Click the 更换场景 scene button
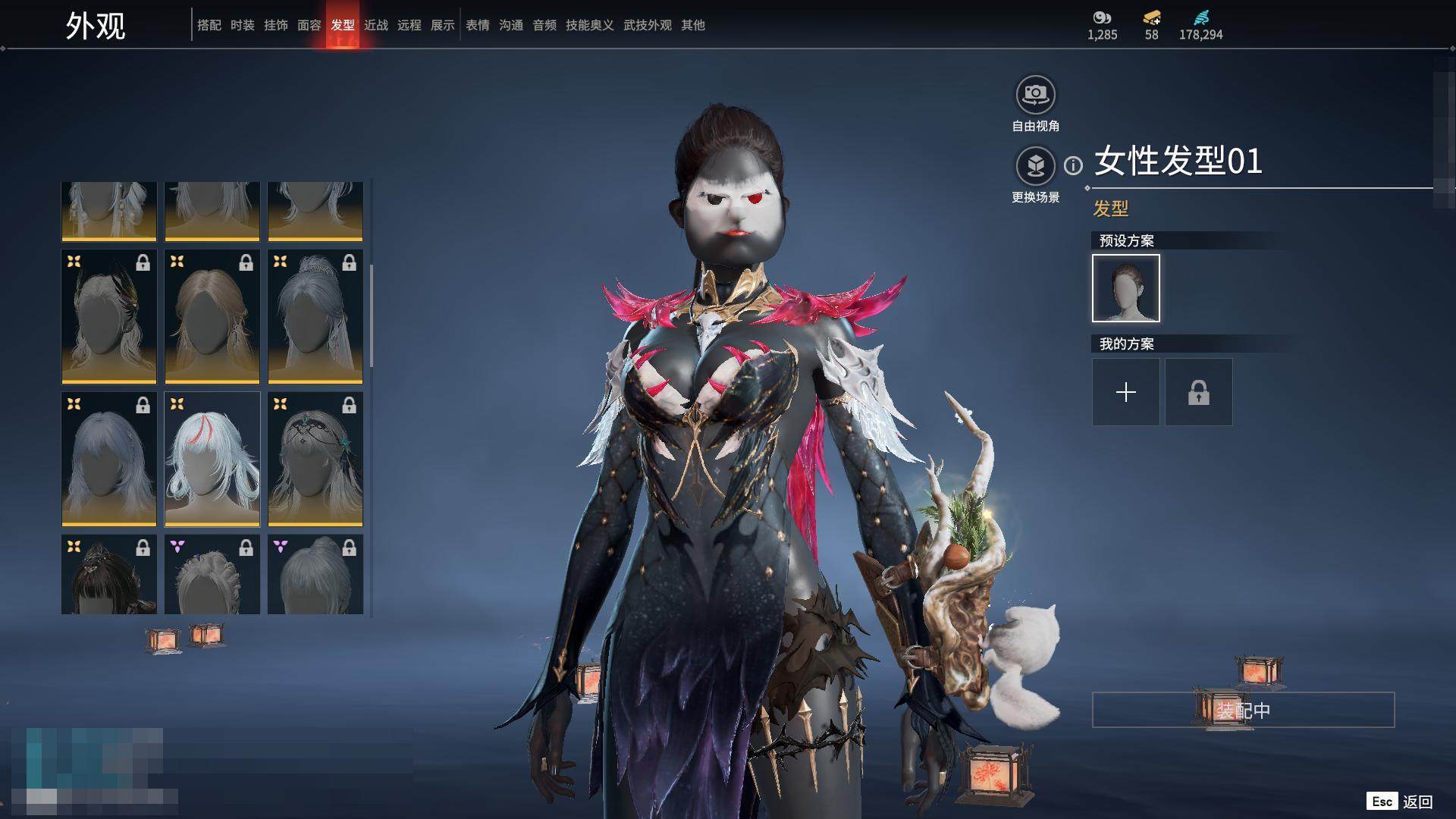This screenshot has width=1456, height=819. [x=1035, y=166]
